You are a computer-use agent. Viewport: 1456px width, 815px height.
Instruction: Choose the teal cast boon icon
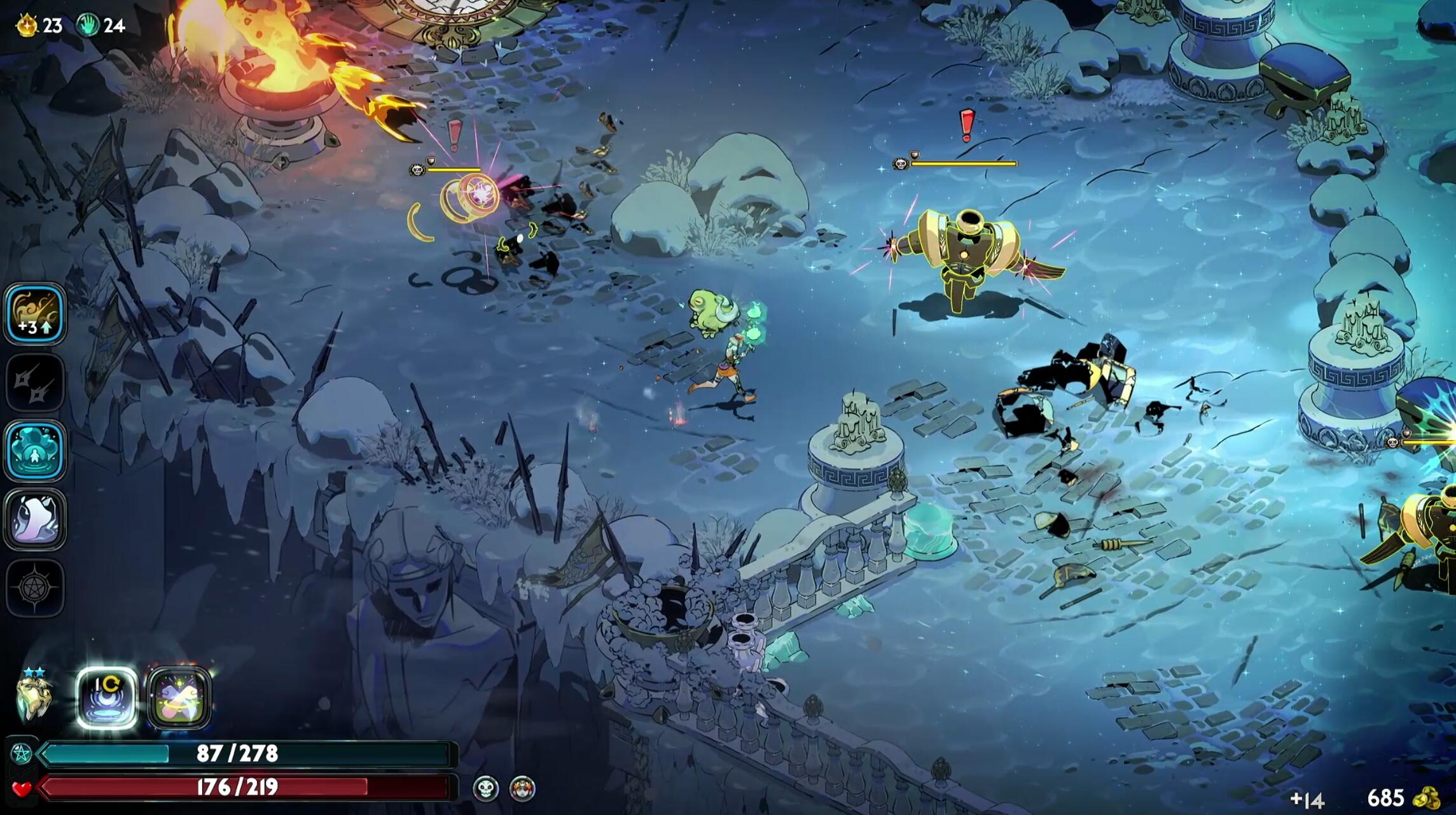point(36,451)
